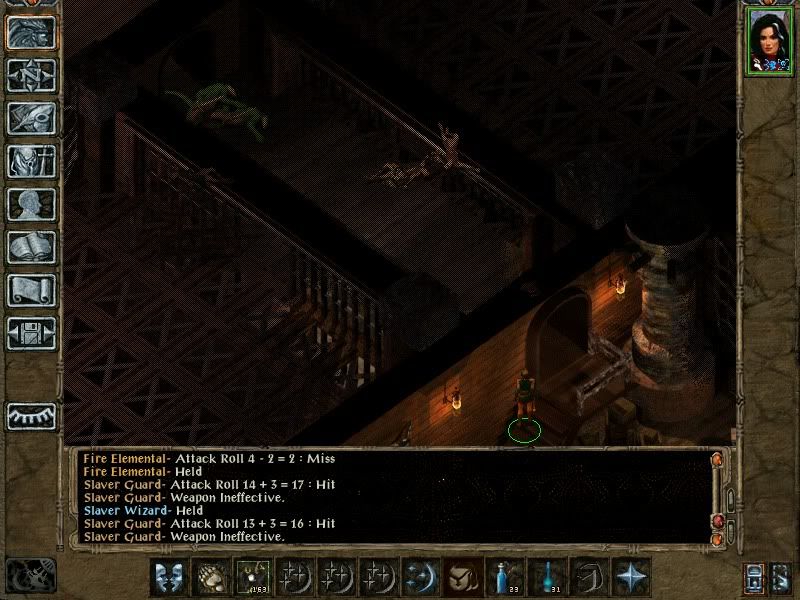800x600 pixels.
Task: Use the blue potion with 33 charges
Action: [x=504, y=577]
